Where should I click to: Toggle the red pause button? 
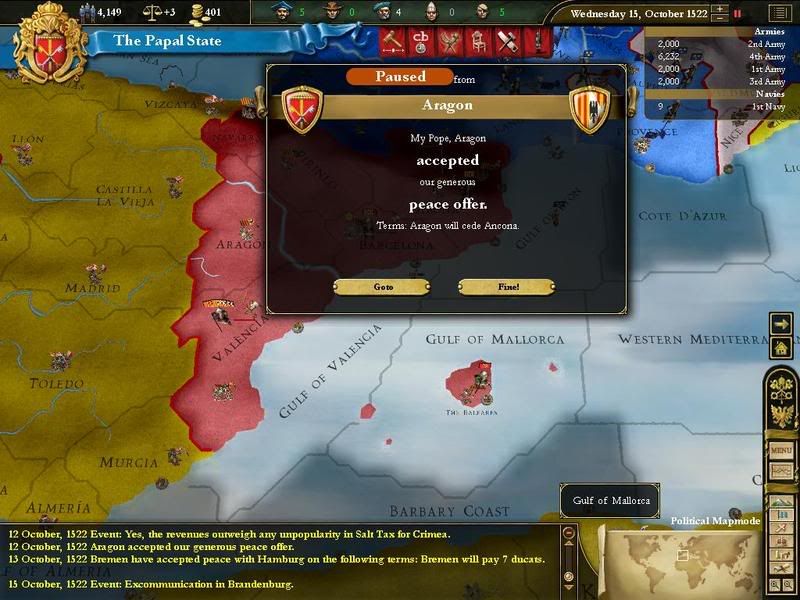738,14
